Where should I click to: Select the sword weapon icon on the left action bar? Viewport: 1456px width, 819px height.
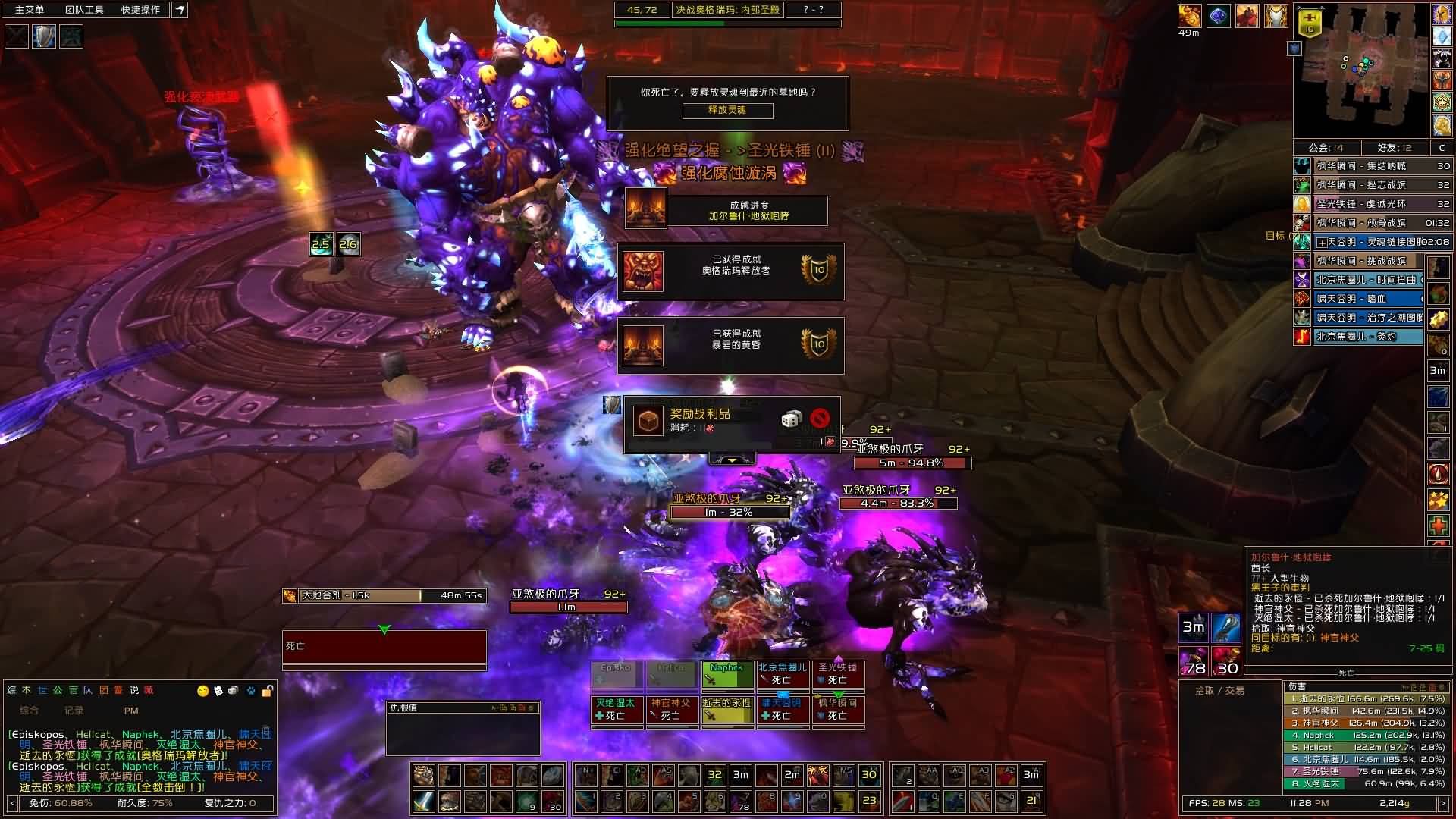pyautogui.click(x=423, y=802)
